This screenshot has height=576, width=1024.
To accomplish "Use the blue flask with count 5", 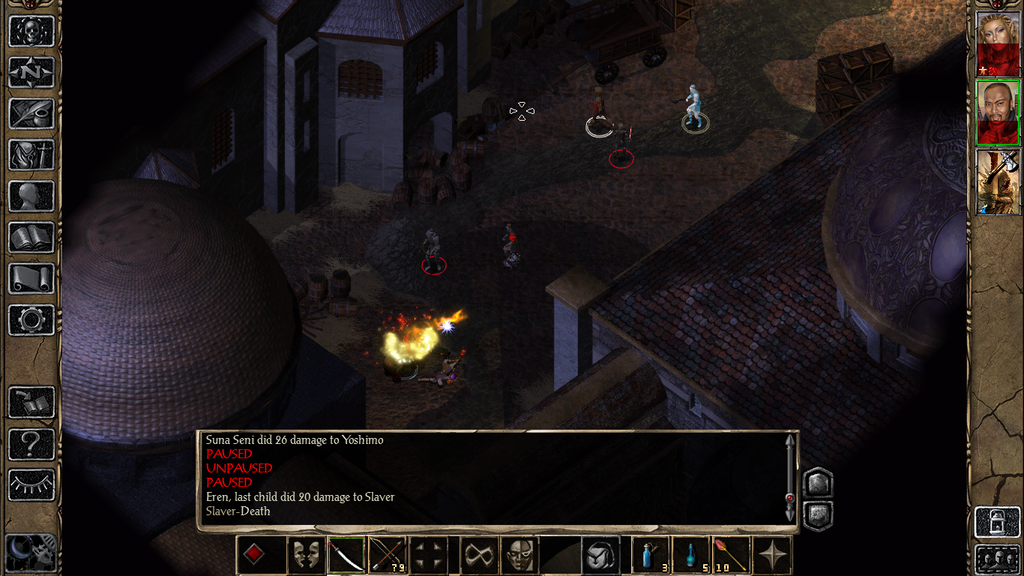I will (692, 555).
